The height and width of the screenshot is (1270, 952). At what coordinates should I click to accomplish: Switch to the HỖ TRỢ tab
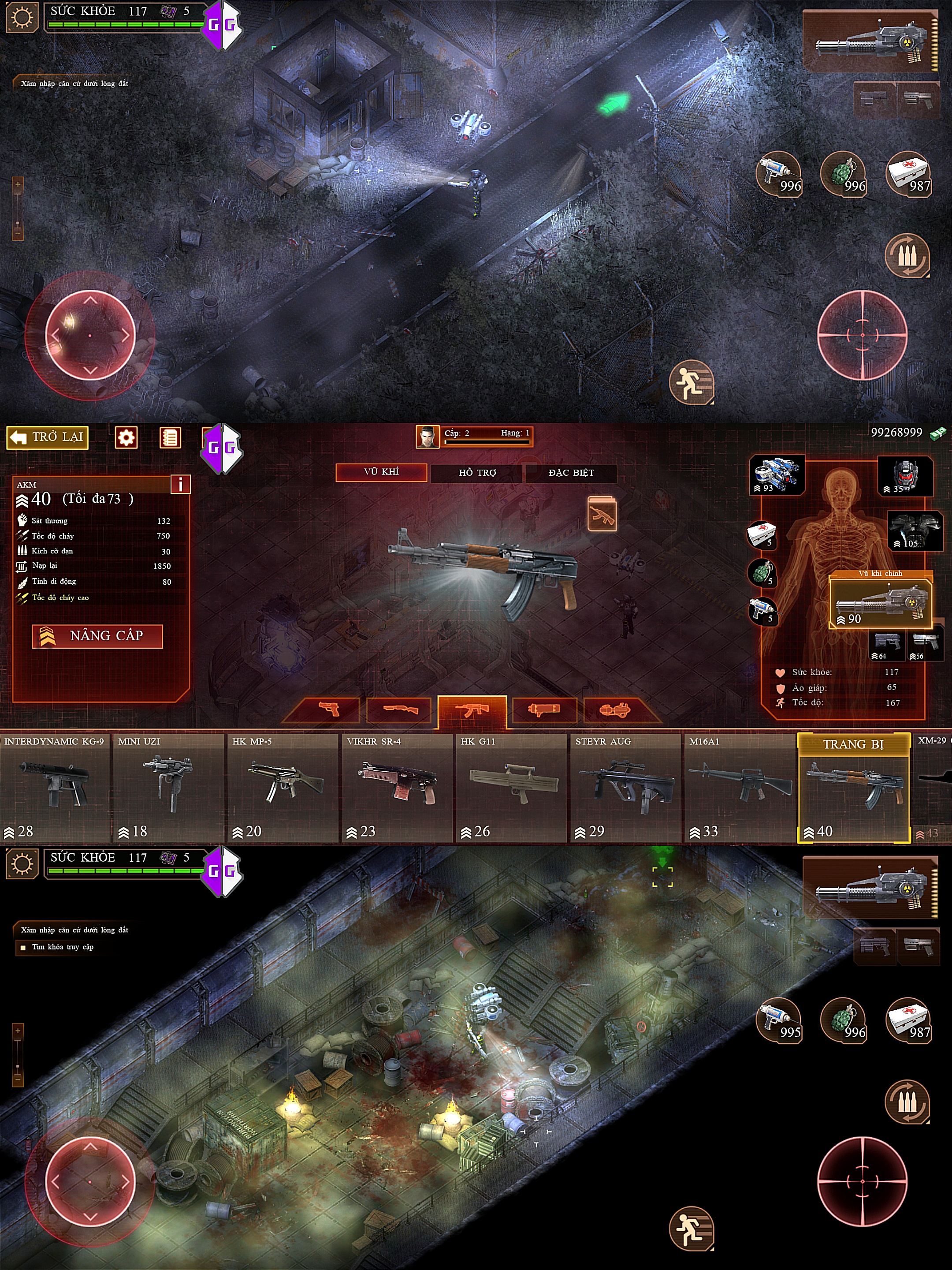point(477,473)
